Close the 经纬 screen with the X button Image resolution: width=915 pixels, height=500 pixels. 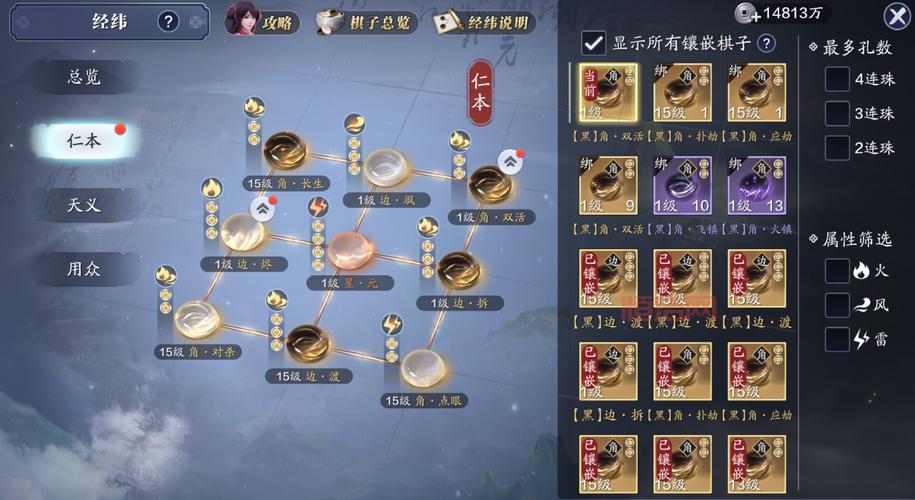pyautogui.click(x=896, y=15)
